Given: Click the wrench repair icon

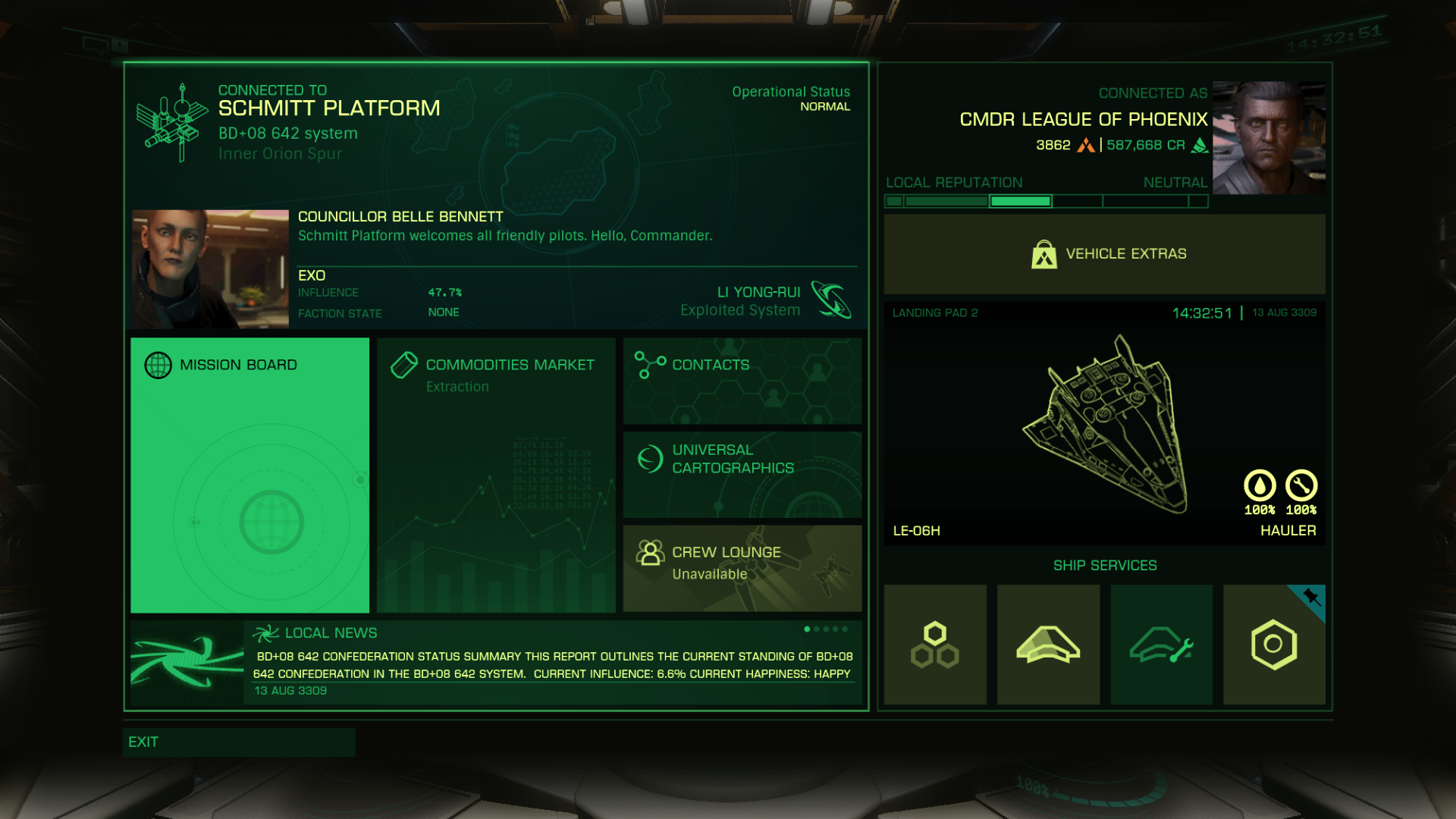Looking at the screenshot, I should 1301,486.
